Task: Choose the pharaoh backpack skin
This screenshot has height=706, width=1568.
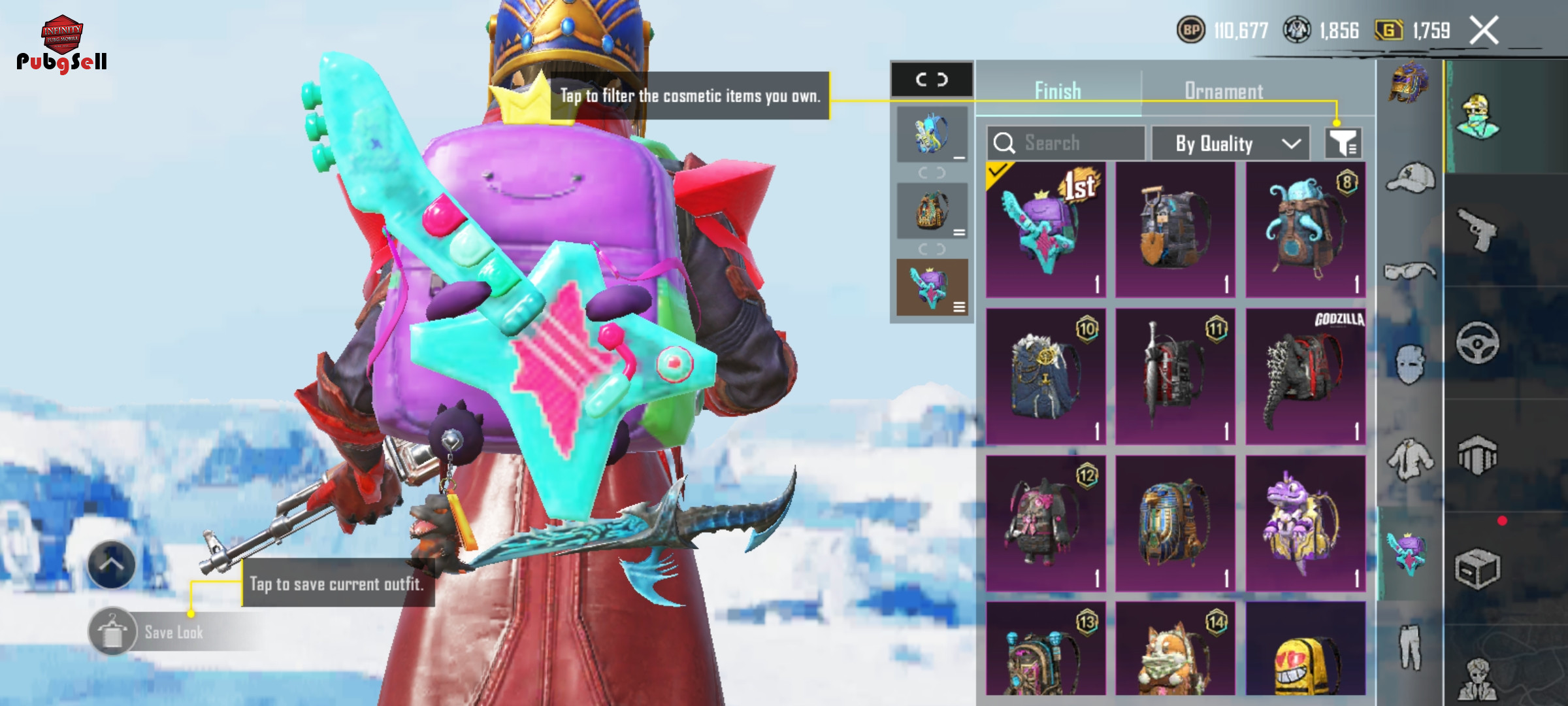Action: click(1175, 523)
